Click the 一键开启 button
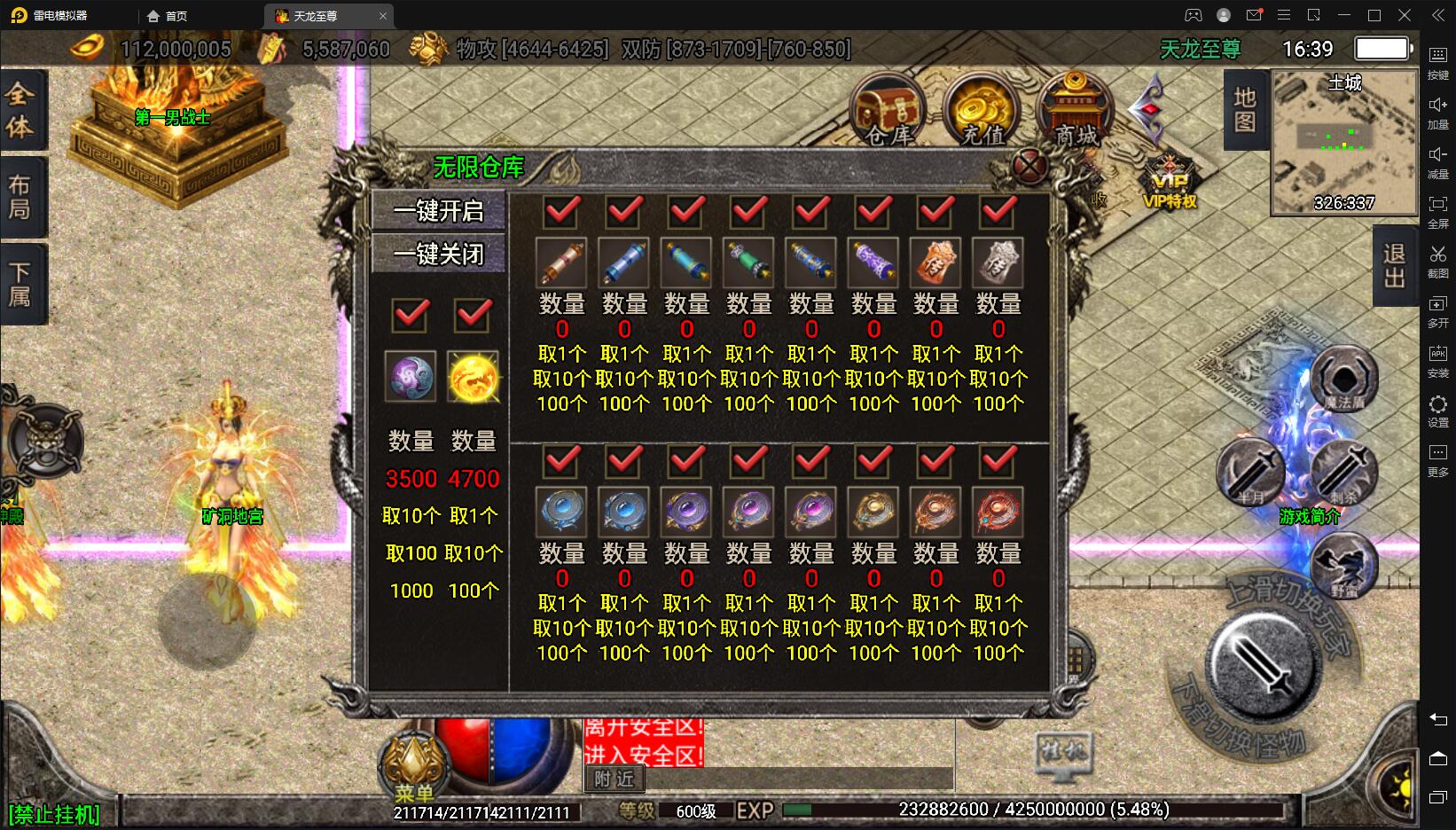Image resolution: width=1456 pixels, height=830 pixels. coord(439,211)
